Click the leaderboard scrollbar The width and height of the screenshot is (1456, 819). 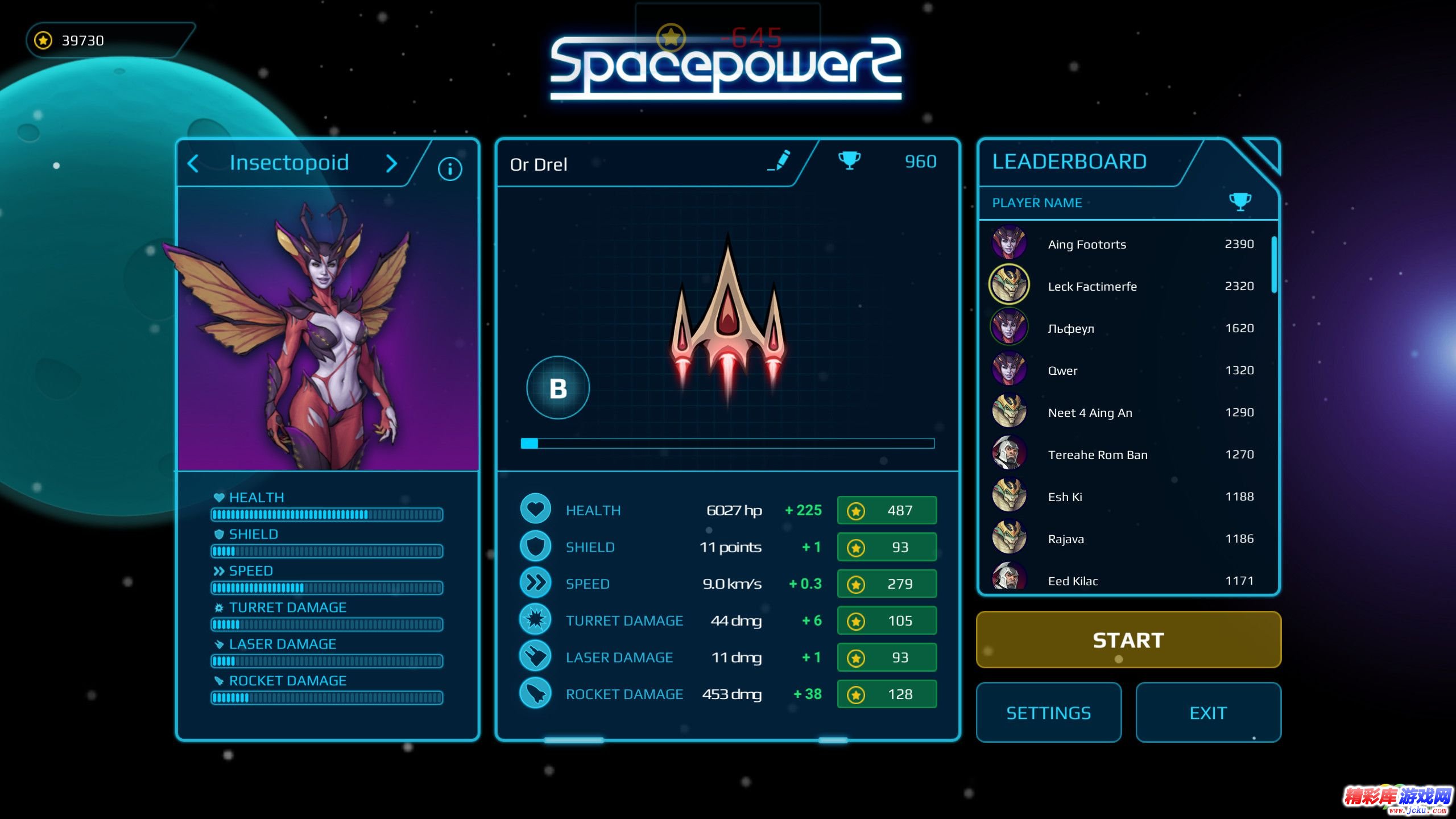click(x=1274, y=264)
